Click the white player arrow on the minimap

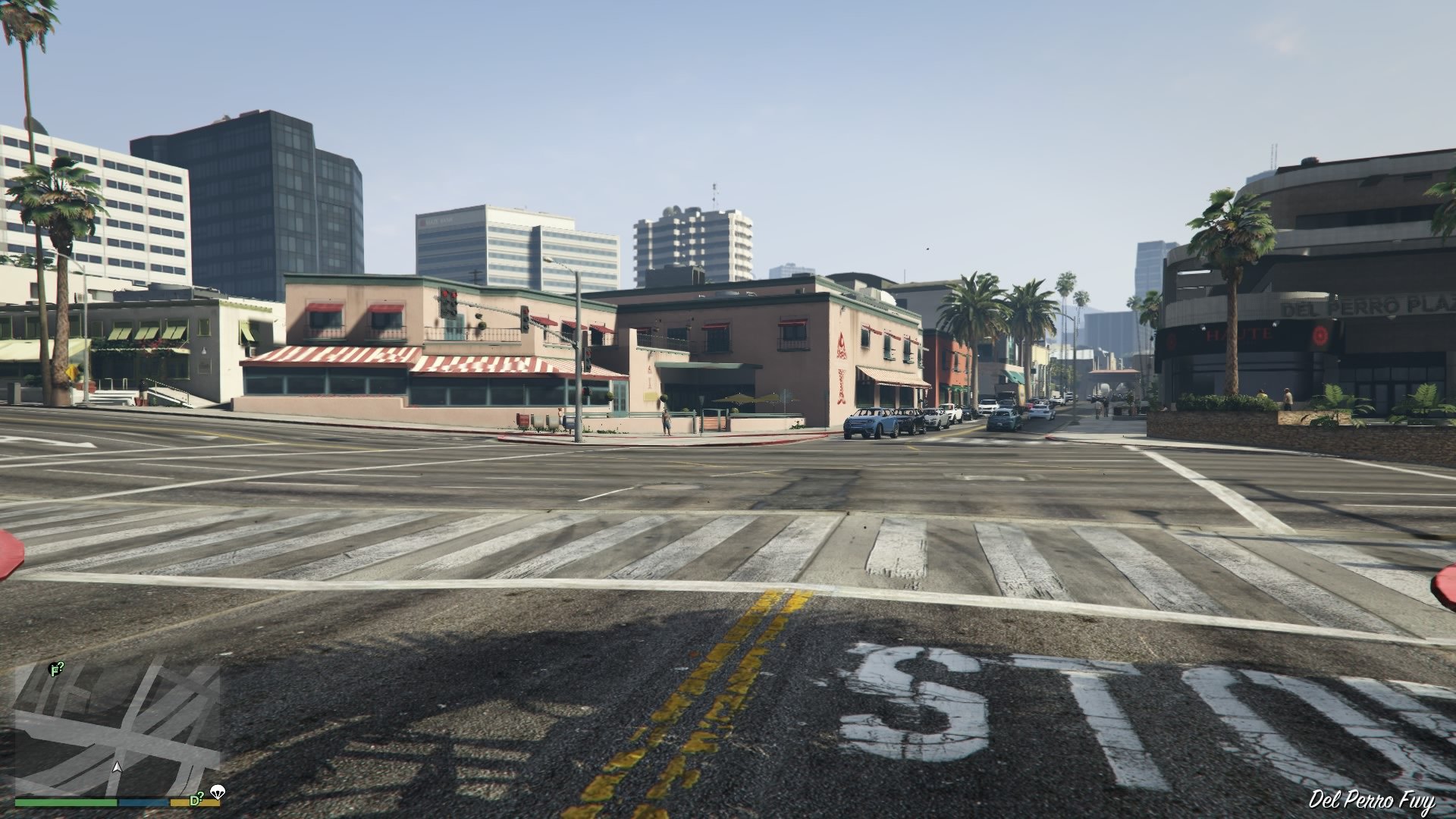118,768
